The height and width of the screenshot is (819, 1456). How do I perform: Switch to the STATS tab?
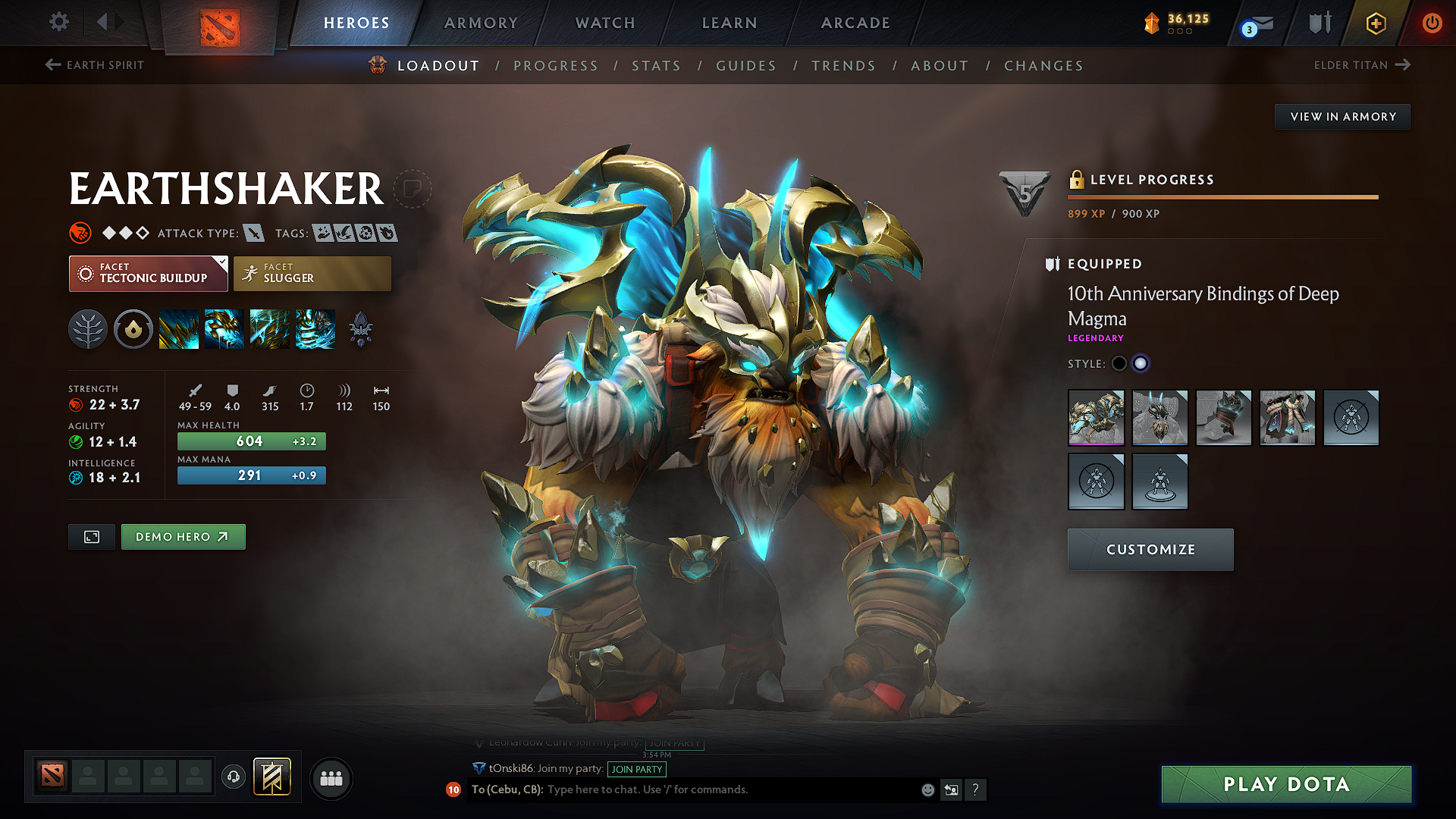coord(656,65)
